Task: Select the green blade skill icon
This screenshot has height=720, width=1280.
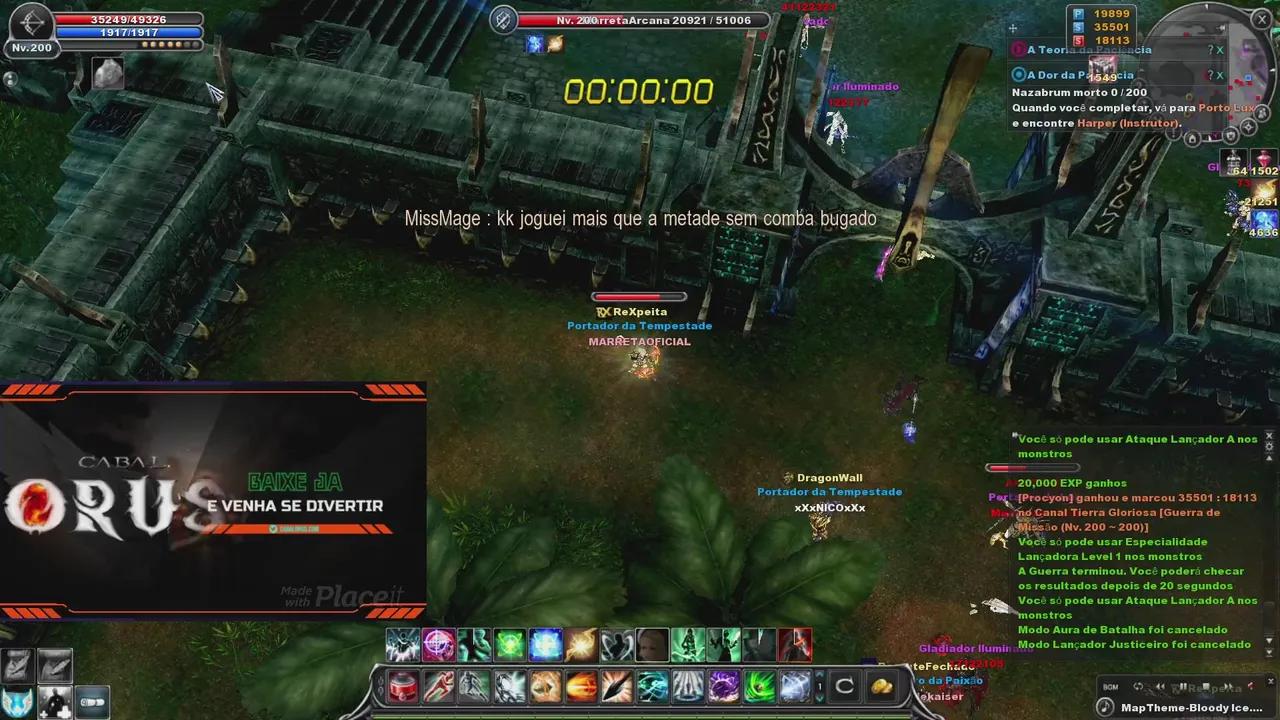Action: 758,688
